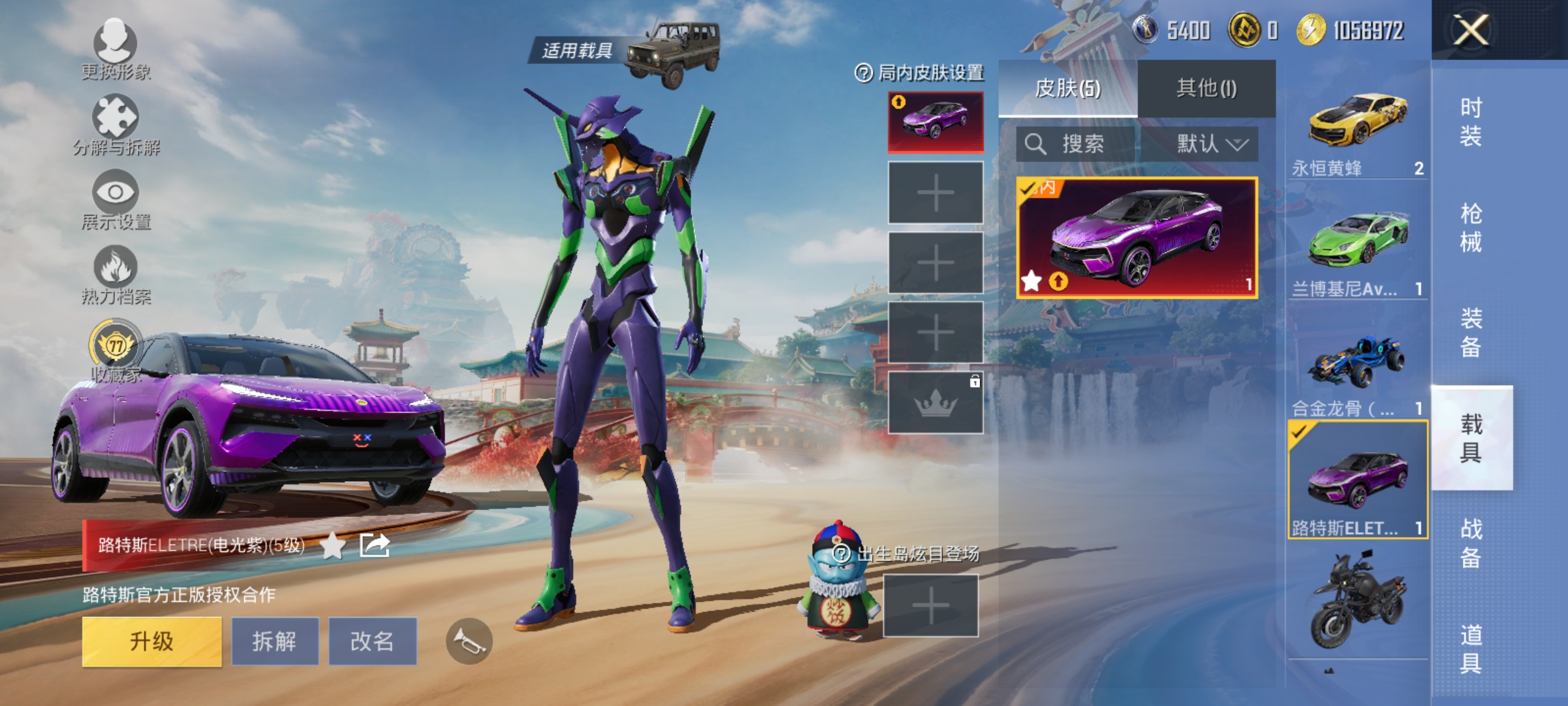Select the 皮肤 skins tab
Image resolution: width=1568 pixels, height=706 pixels.
pyautogui.click(x=1068, y=88)
